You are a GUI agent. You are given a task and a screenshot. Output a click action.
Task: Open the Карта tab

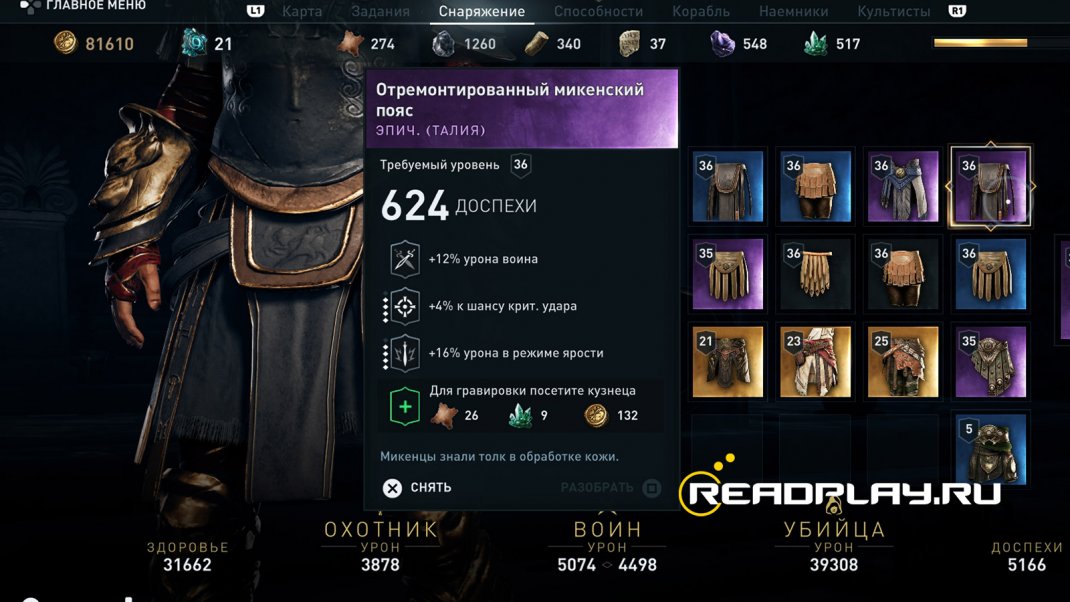pyautogui.click(x=302, y=12)
